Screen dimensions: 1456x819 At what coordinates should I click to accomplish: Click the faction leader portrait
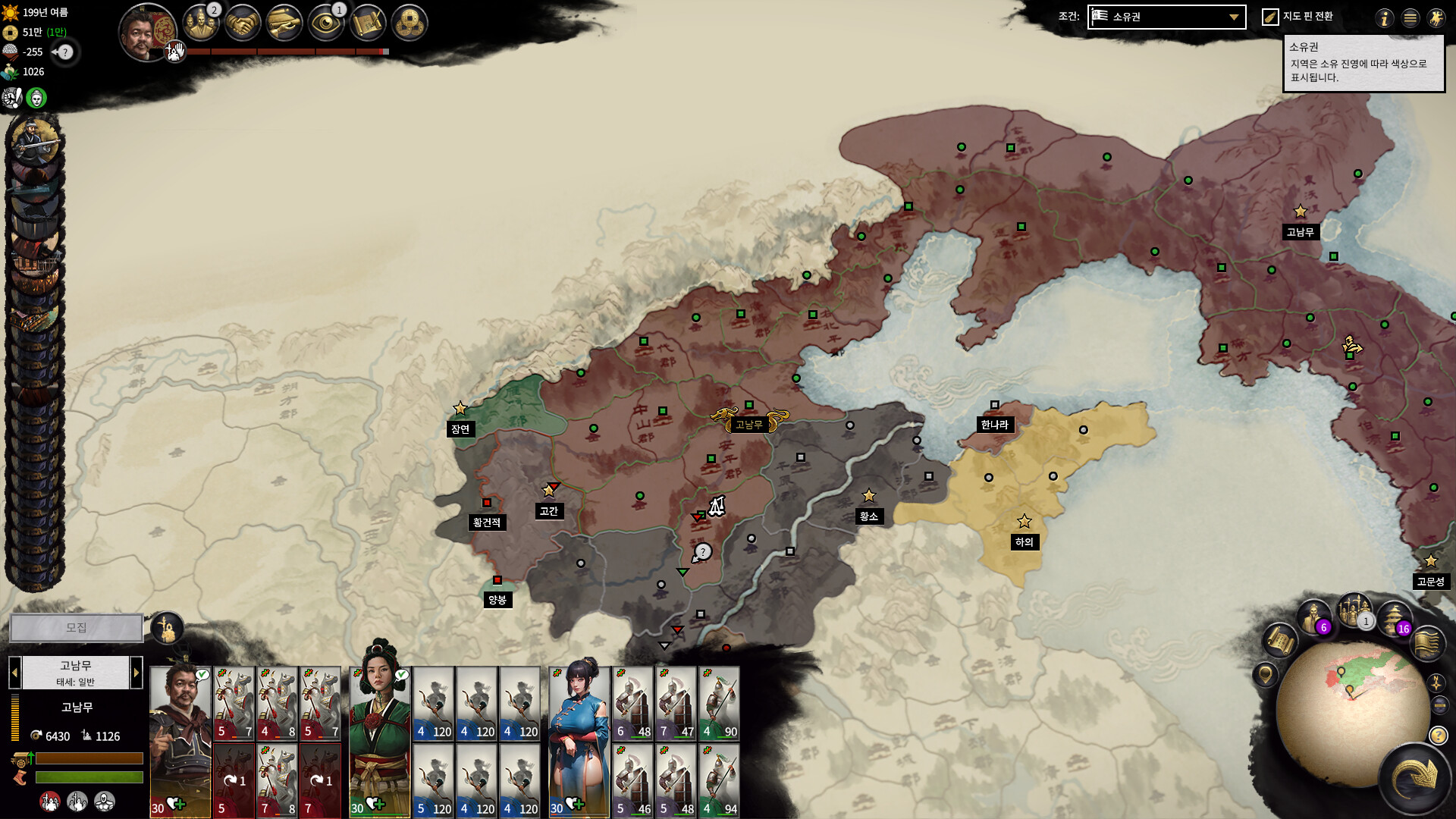tap(146, 32)
